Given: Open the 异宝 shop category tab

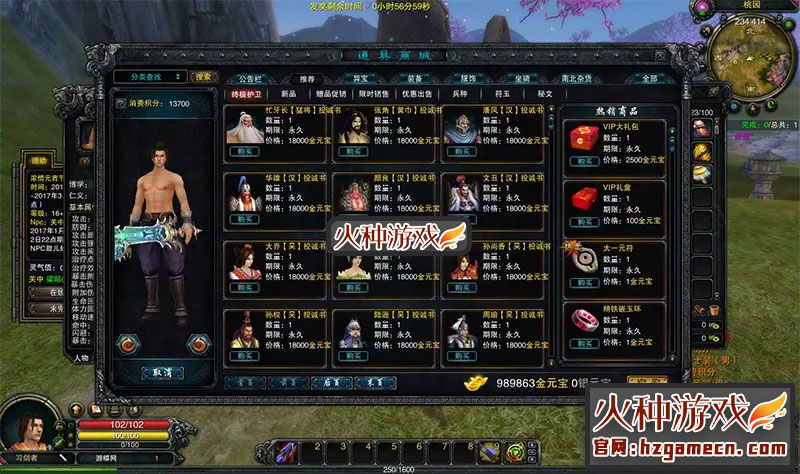Looking at the screenshot, I should pyautogui.click(x=360, y=77).
